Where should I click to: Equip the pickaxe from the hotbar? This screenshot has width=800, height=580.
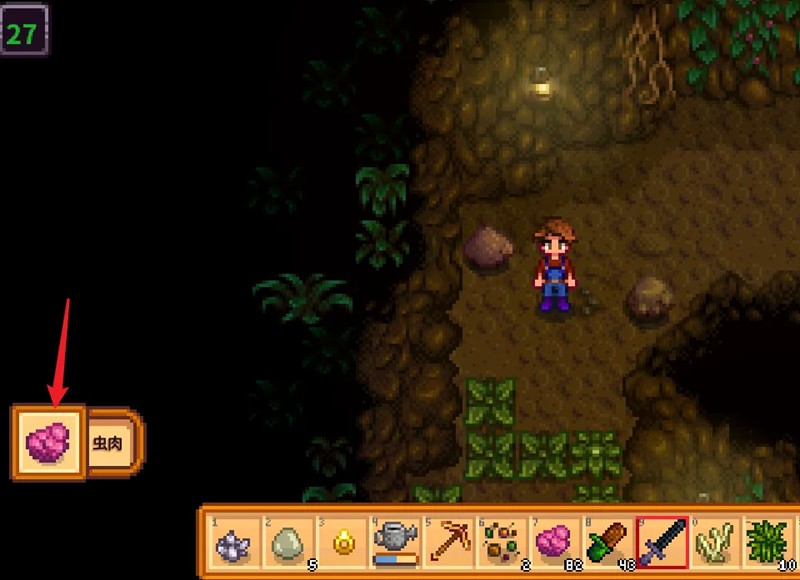coord(448,543)
